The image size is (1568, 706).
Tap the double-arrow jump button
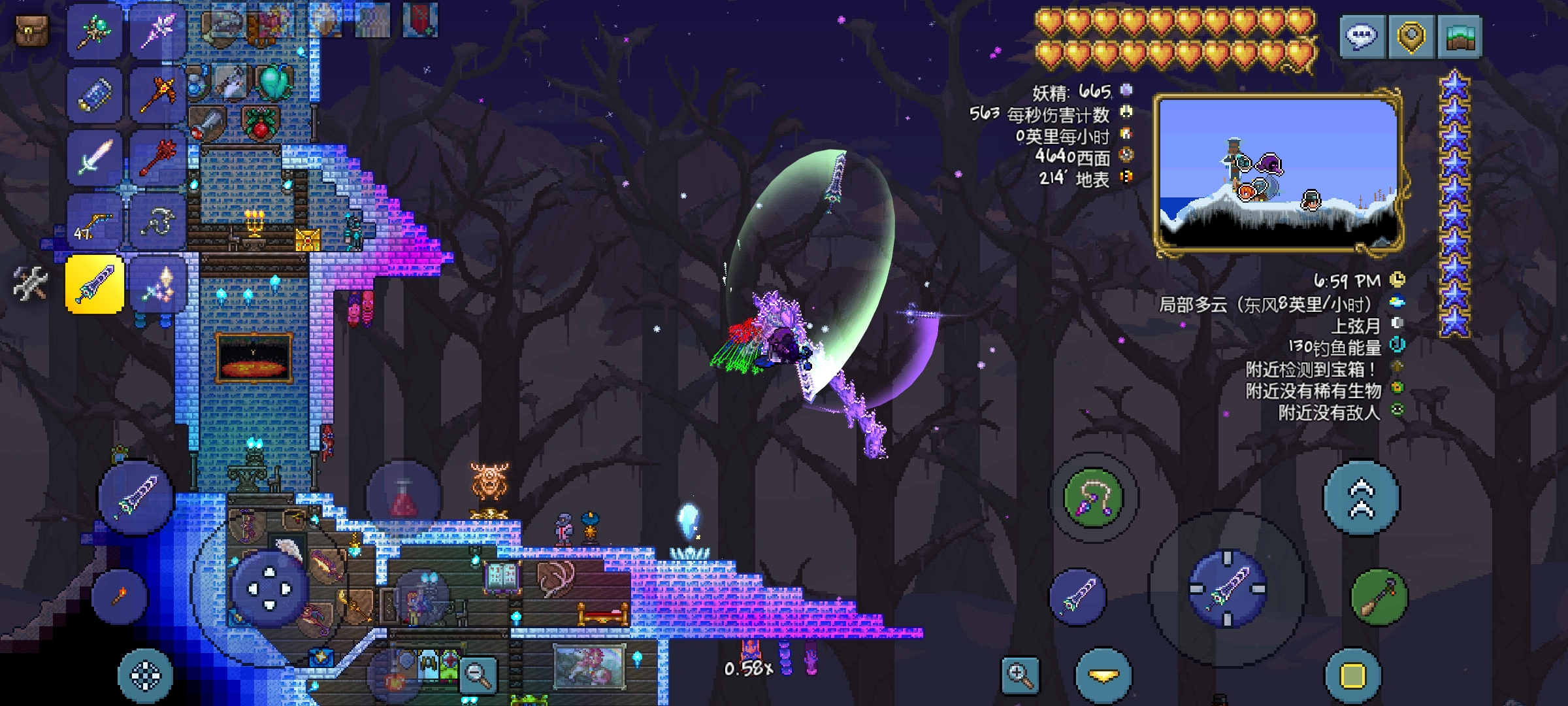(1362, 497)
